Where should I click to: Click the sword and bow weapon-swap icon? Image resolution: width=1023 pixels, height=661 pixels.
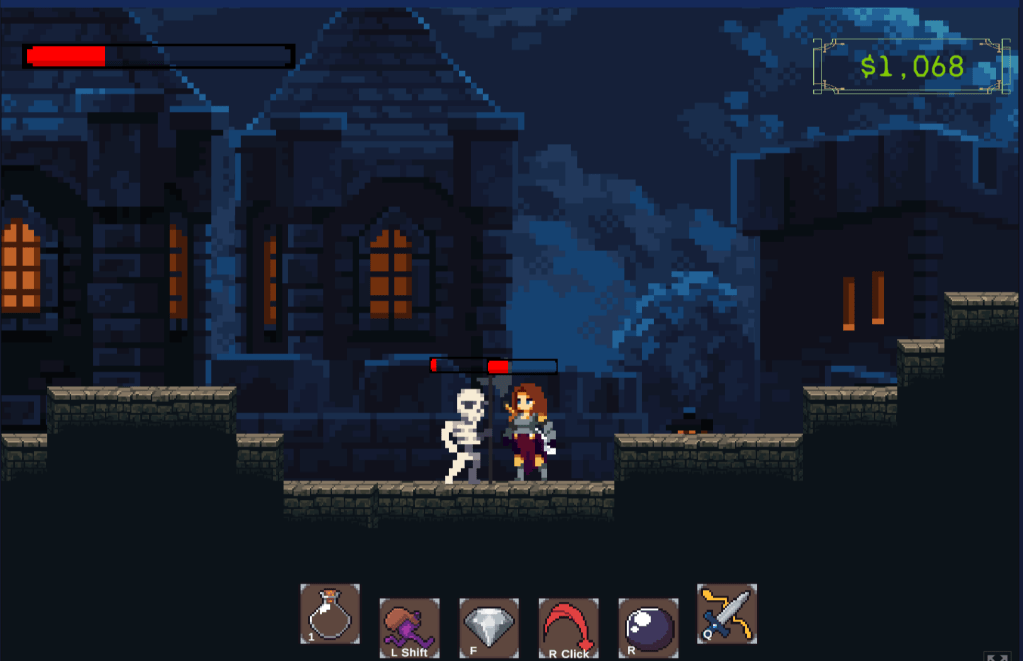click(x=727, y=613)
